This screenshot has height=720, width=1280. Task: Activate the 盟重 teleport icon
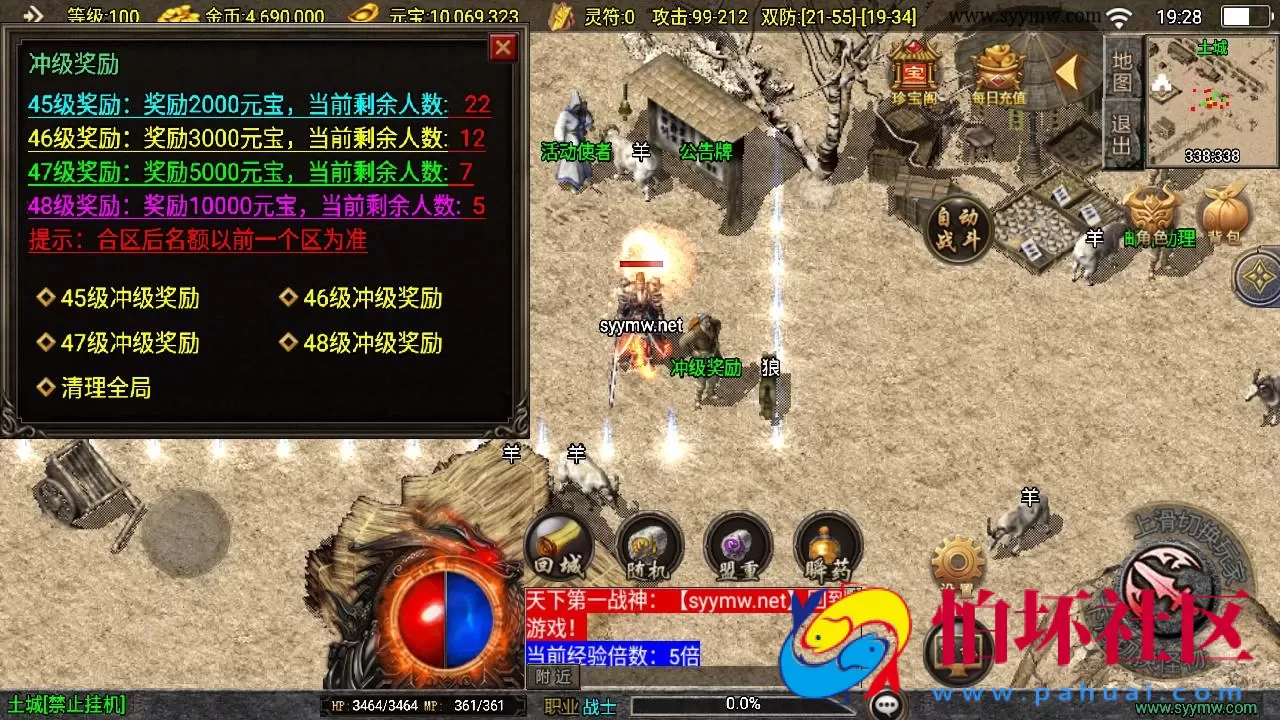click(x=738, y=545)
